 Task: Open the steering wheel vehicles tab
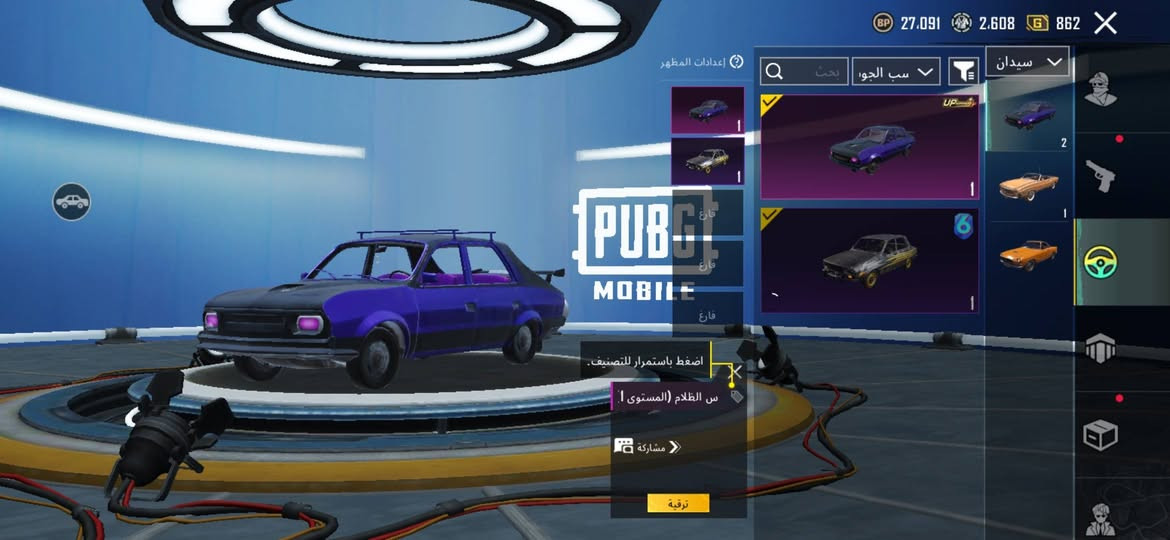(1100, 262)
